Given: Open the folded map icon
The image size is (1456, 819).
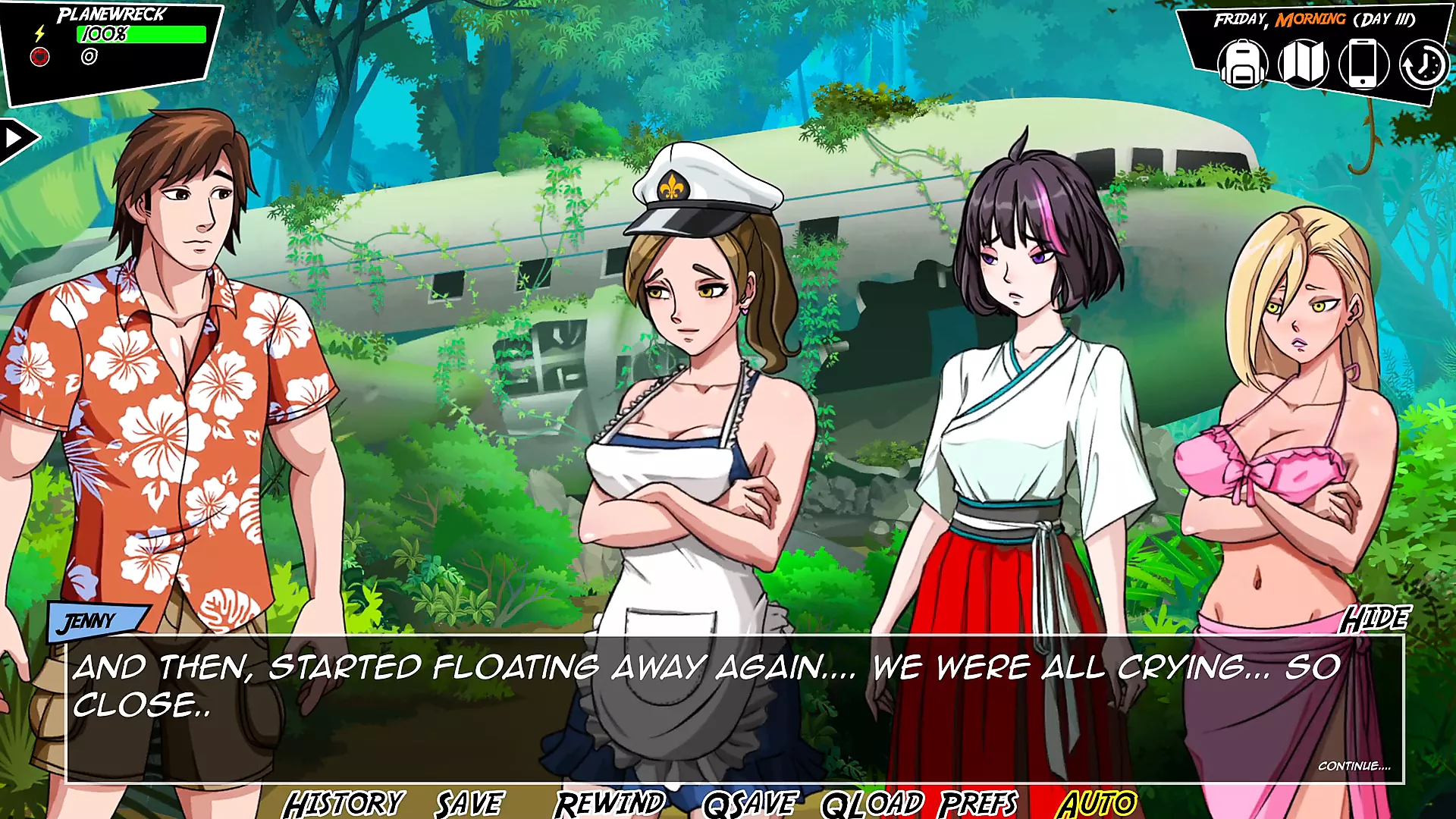Looking at the screenshot, I should pyautogui.click(x=1303, y=64).
